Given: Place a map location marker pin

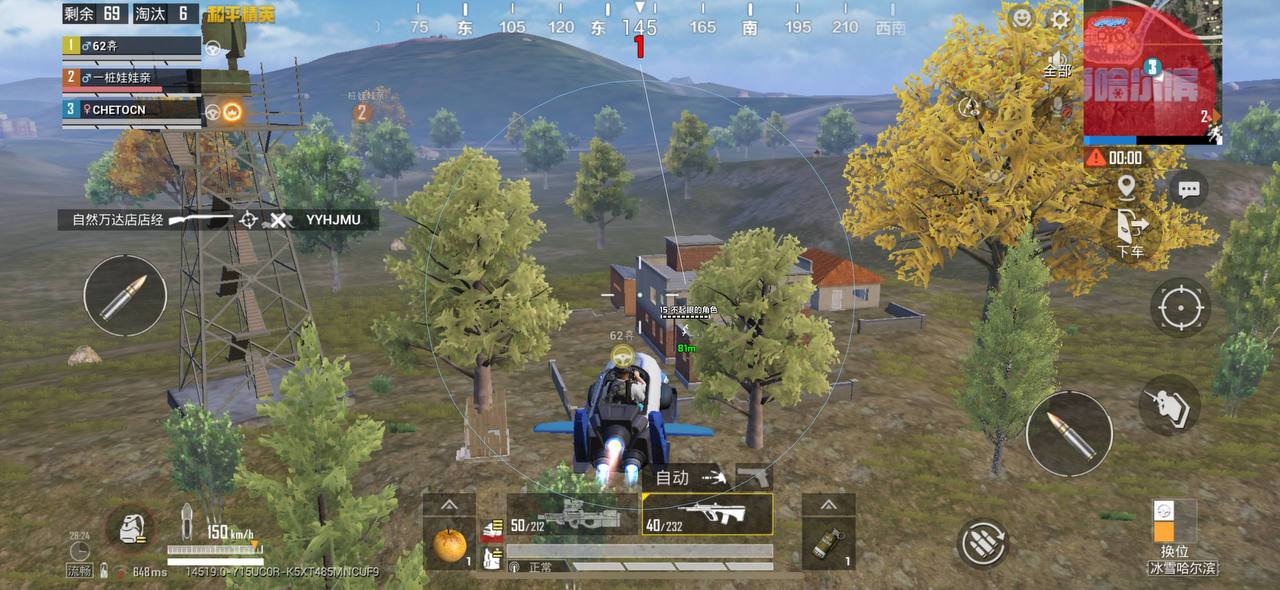Looking at the screenshot, I should [1127, 187].
